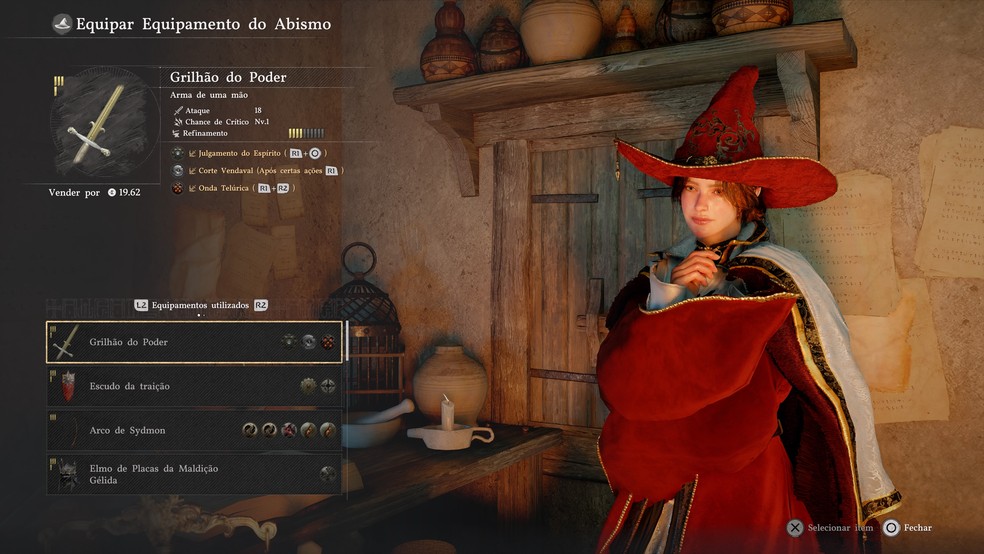Choose Escudo da traição from the list
This screenshot has height=554, width=984.
point(194,386)
